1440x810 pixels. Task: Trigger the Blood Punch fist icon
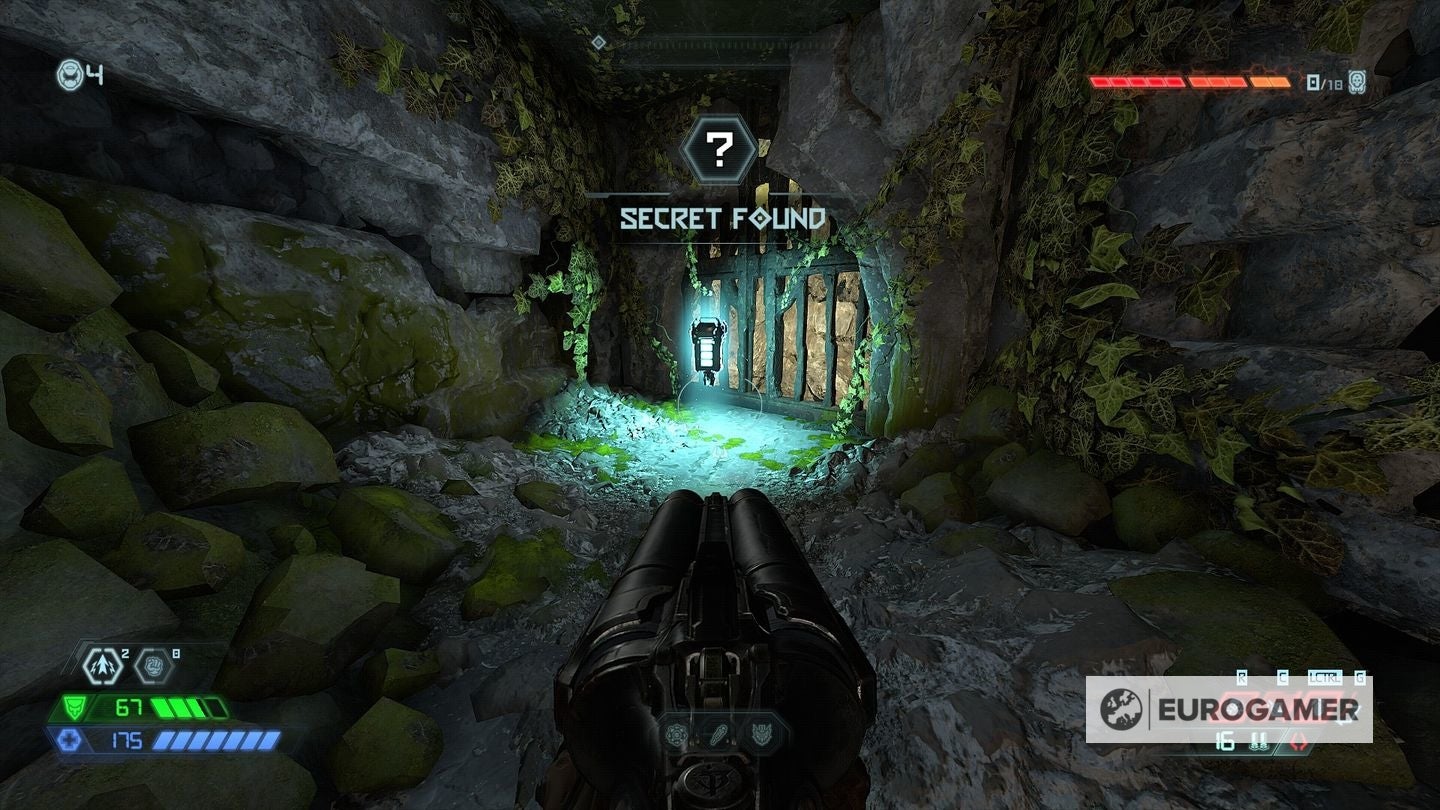pyautogui.click(x=153, y=664)
